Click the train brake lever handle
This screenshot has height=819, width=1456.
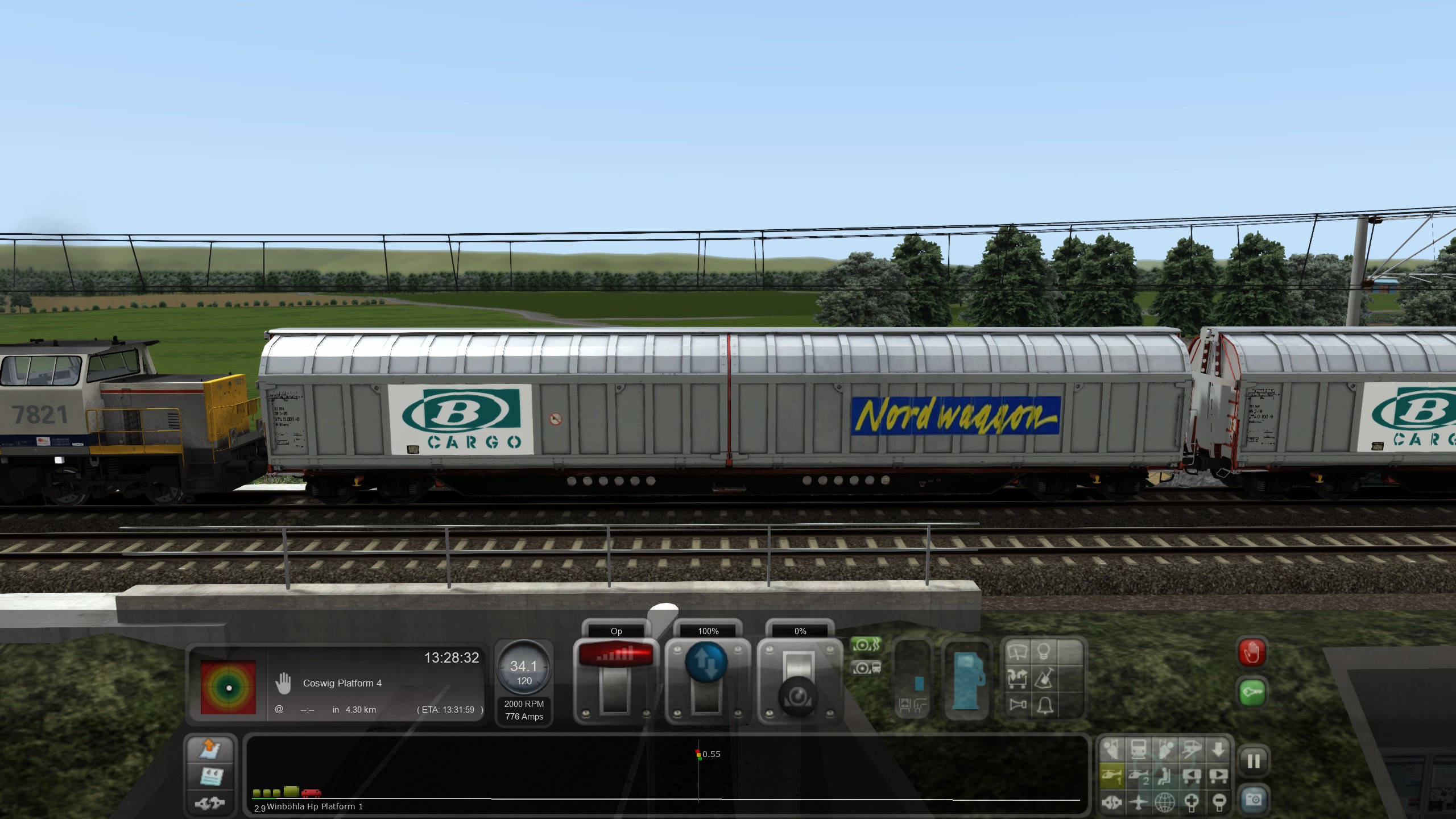click(x=799, y=696)
